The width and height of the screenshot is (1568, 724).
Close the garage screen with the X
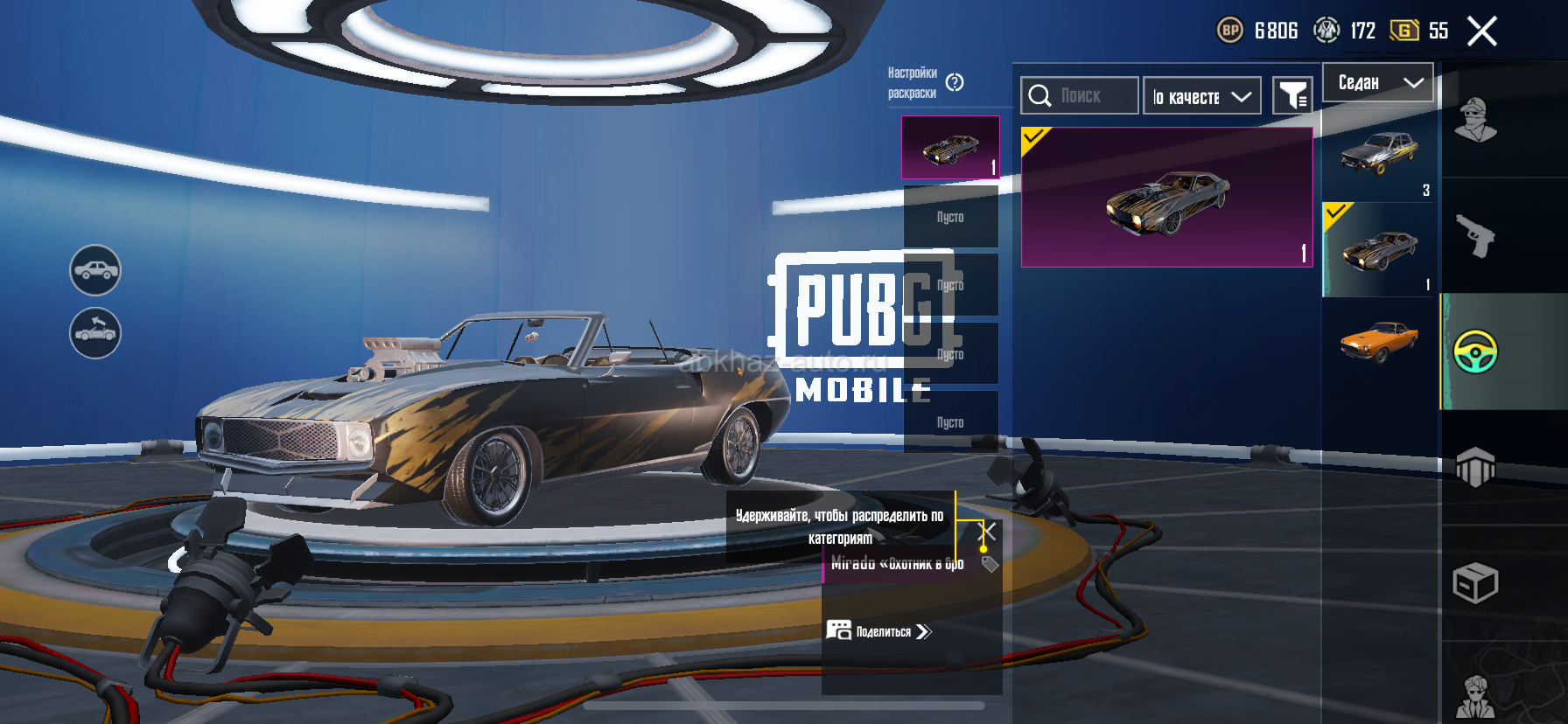tap(1481, 31)
